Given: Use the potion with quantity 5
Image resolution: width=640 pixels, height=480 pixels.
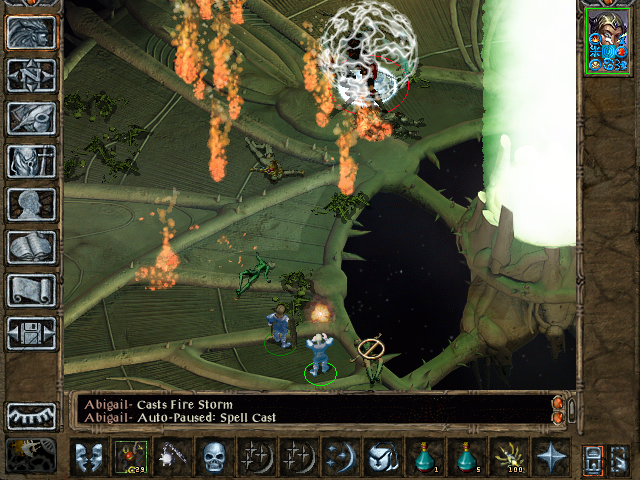Looking at the screenshot, I should 467,457.
